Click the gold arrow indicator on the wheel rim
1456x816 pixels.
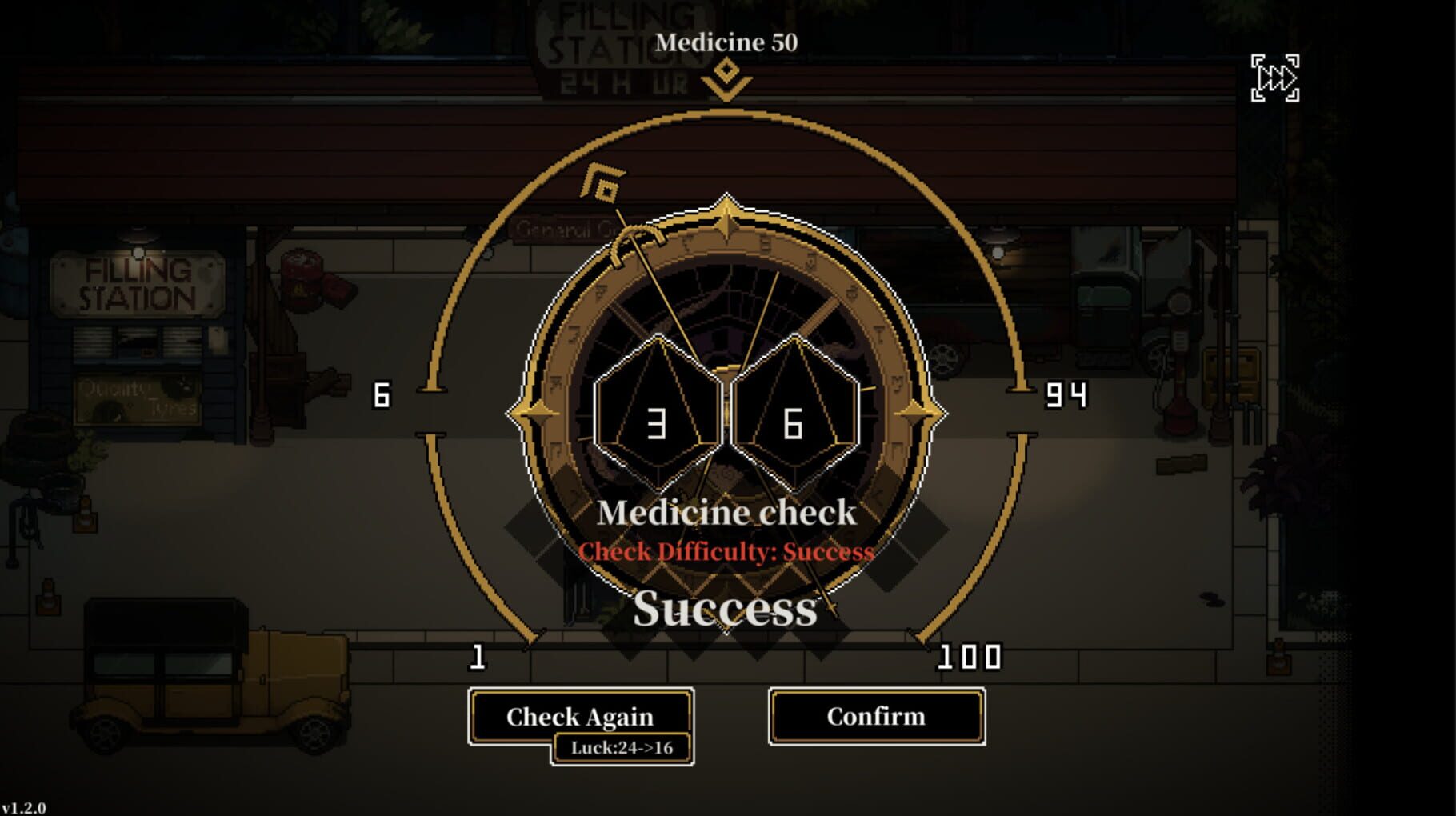[x=602, y=182]
